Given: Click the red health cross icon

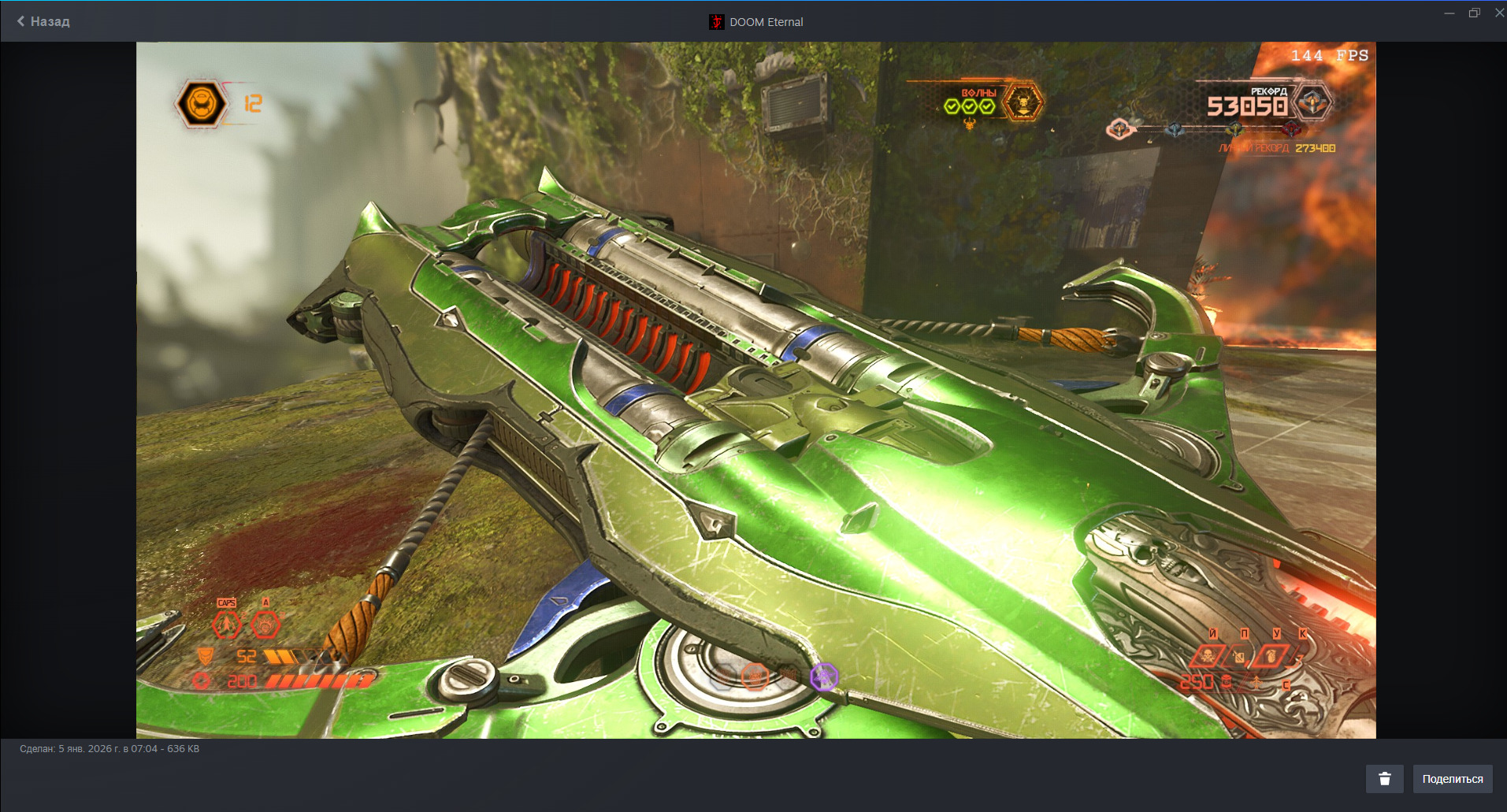Looking at the screenshot, I should (202, 681).
